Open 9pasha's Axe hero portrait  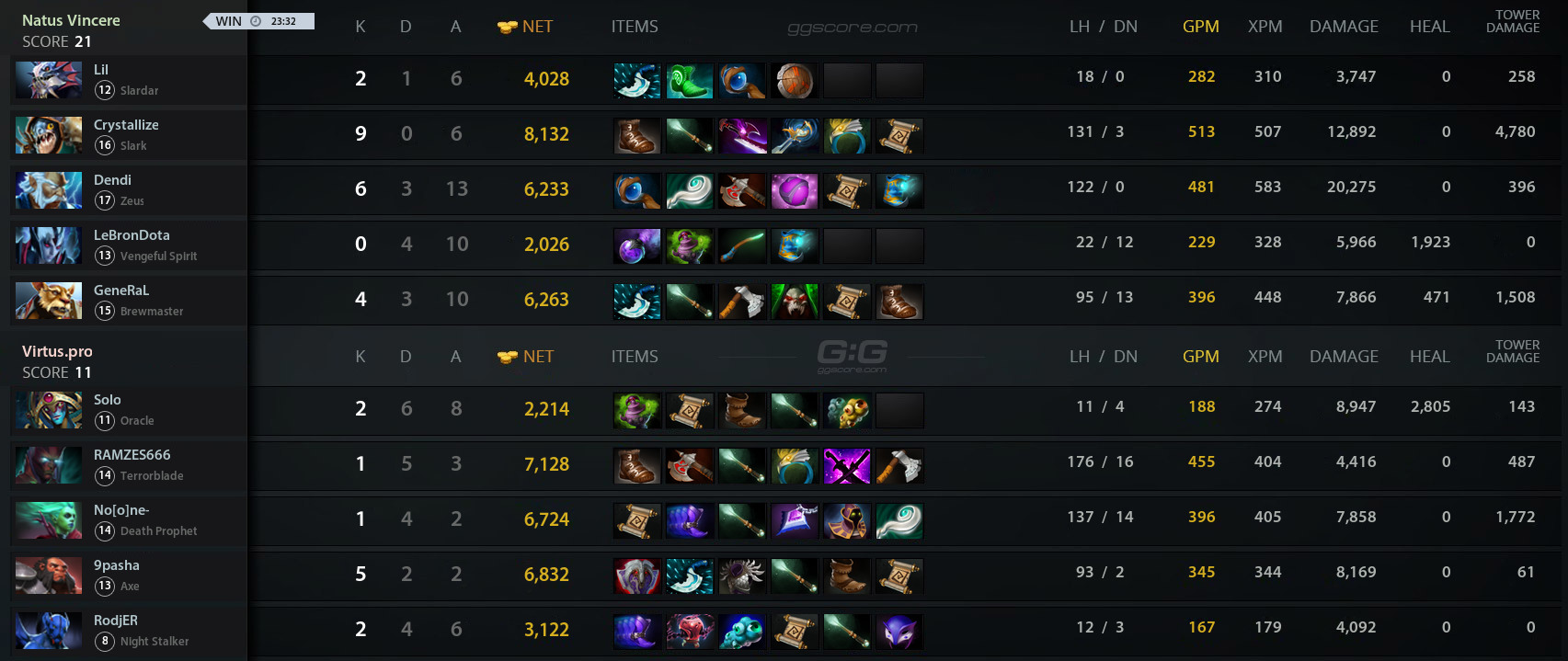(49, 576)
